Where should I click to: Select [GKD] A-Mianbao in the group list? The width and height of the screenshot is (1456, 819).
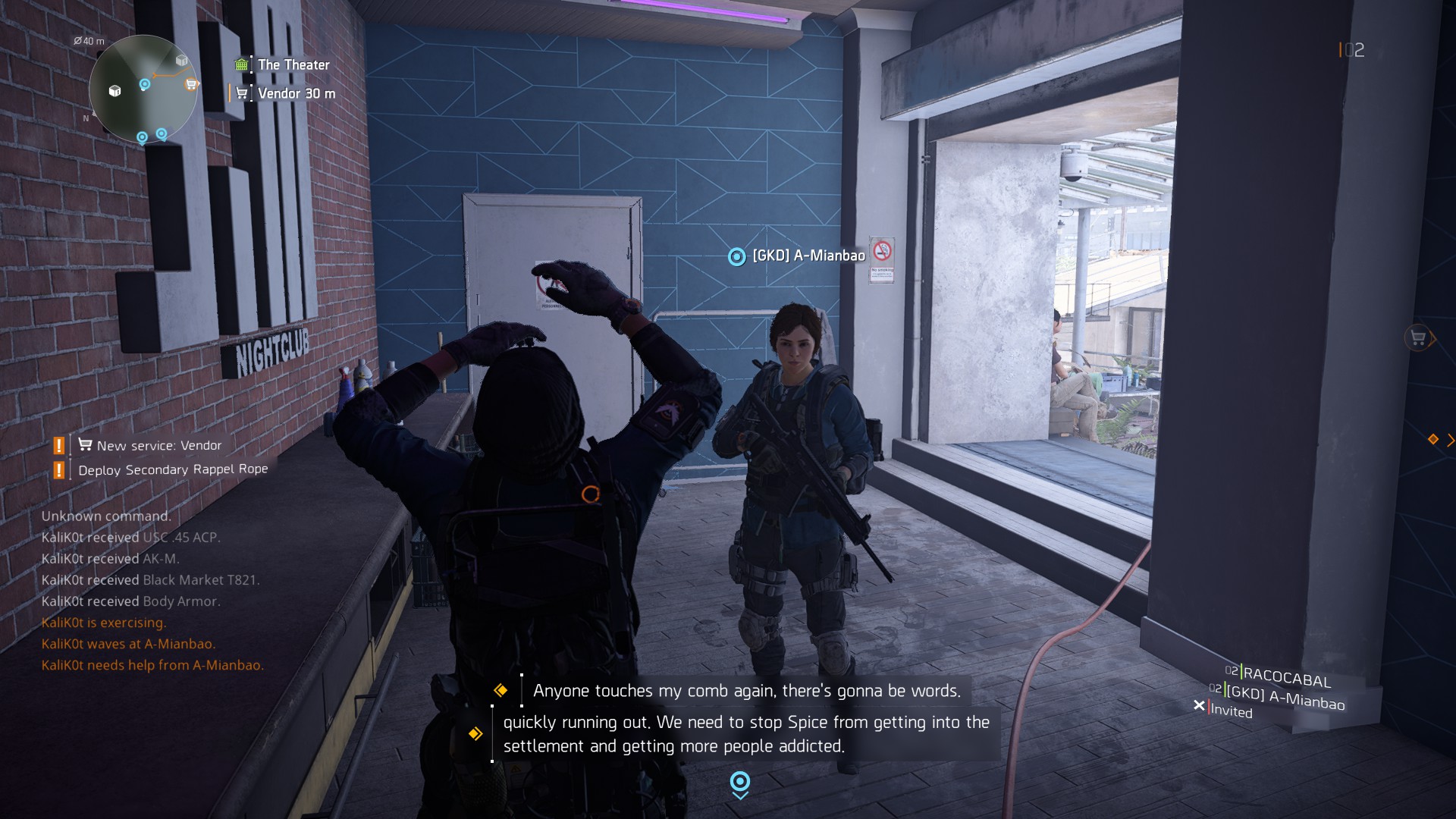[1285, 698]
